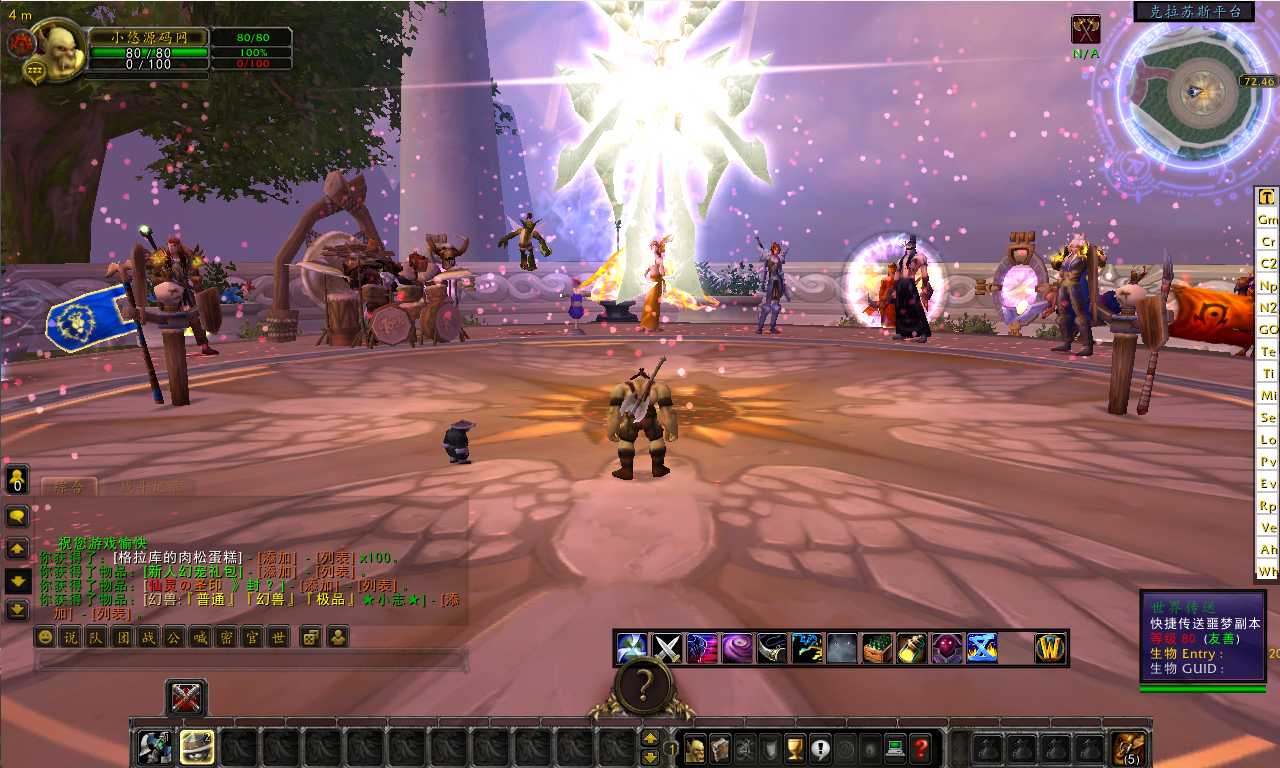1280x768 pixels.
Task: Click the dice roll chat button
Action: pyautogui.click(x=311, y=637)
